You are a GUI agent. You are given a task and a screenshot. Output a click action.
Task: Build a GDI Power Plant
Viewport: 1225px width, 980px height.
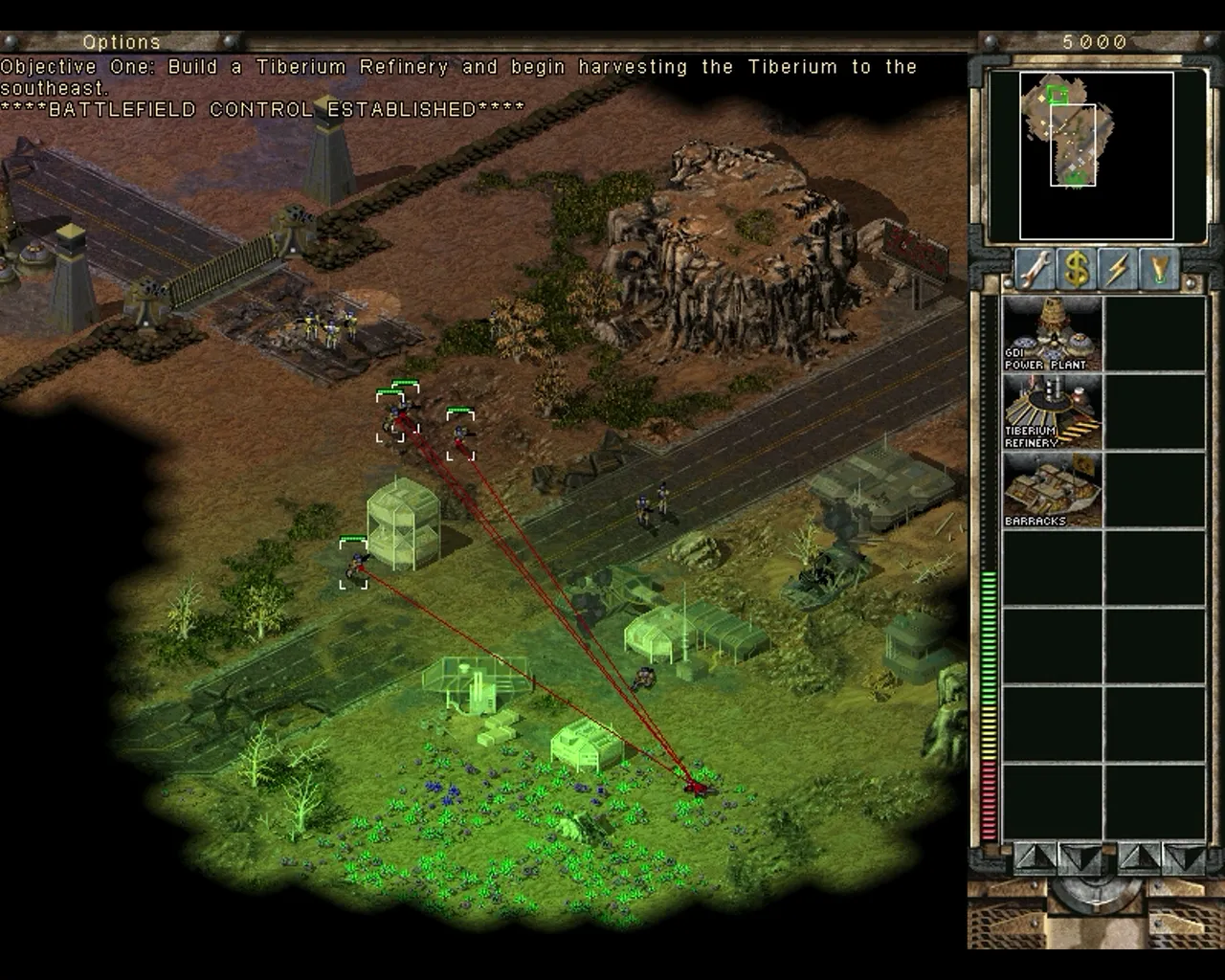point(1052,333)
